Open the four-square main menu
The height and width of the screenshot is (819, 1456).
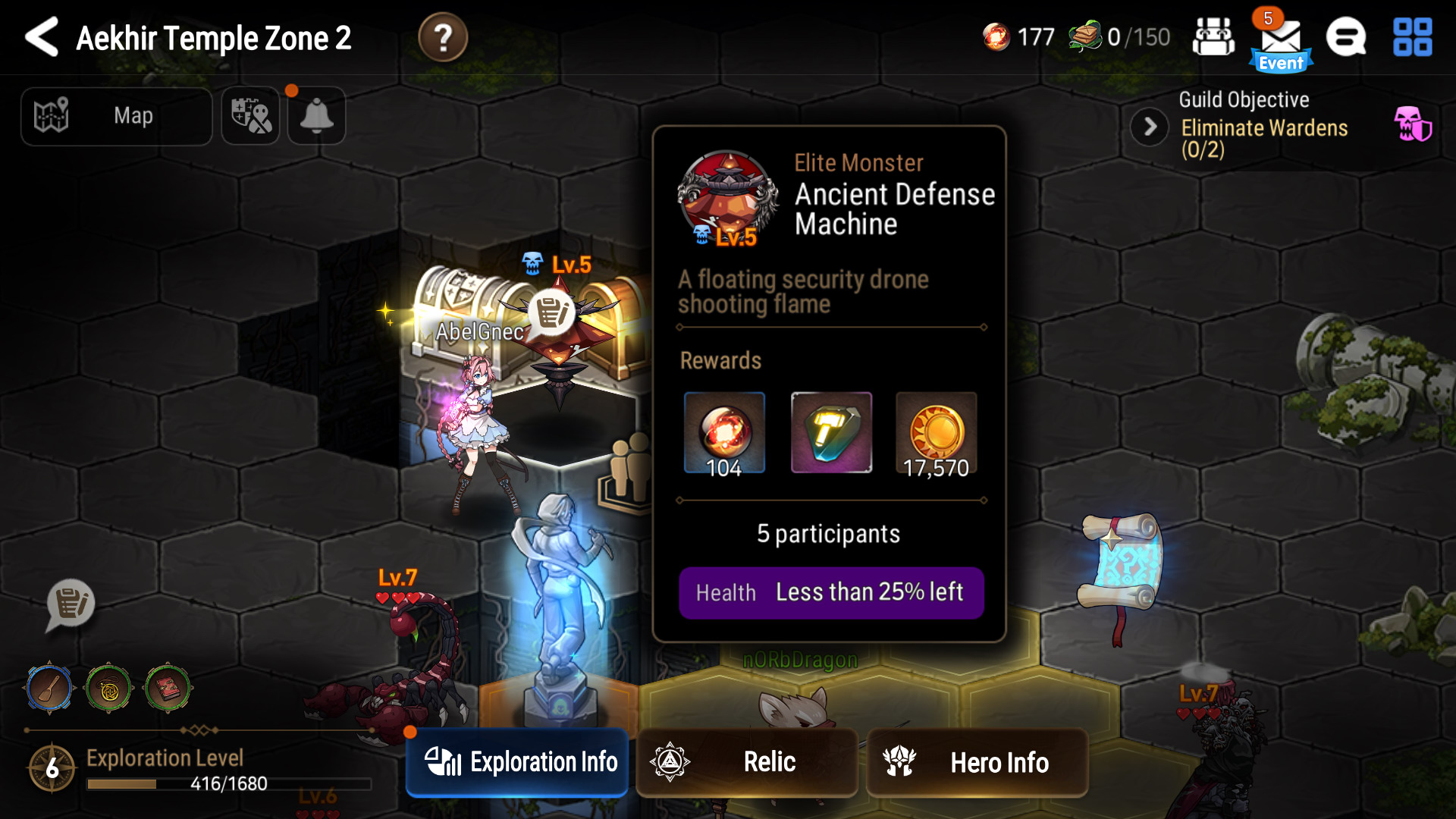pyautogui.click(x=1412, y=37)
